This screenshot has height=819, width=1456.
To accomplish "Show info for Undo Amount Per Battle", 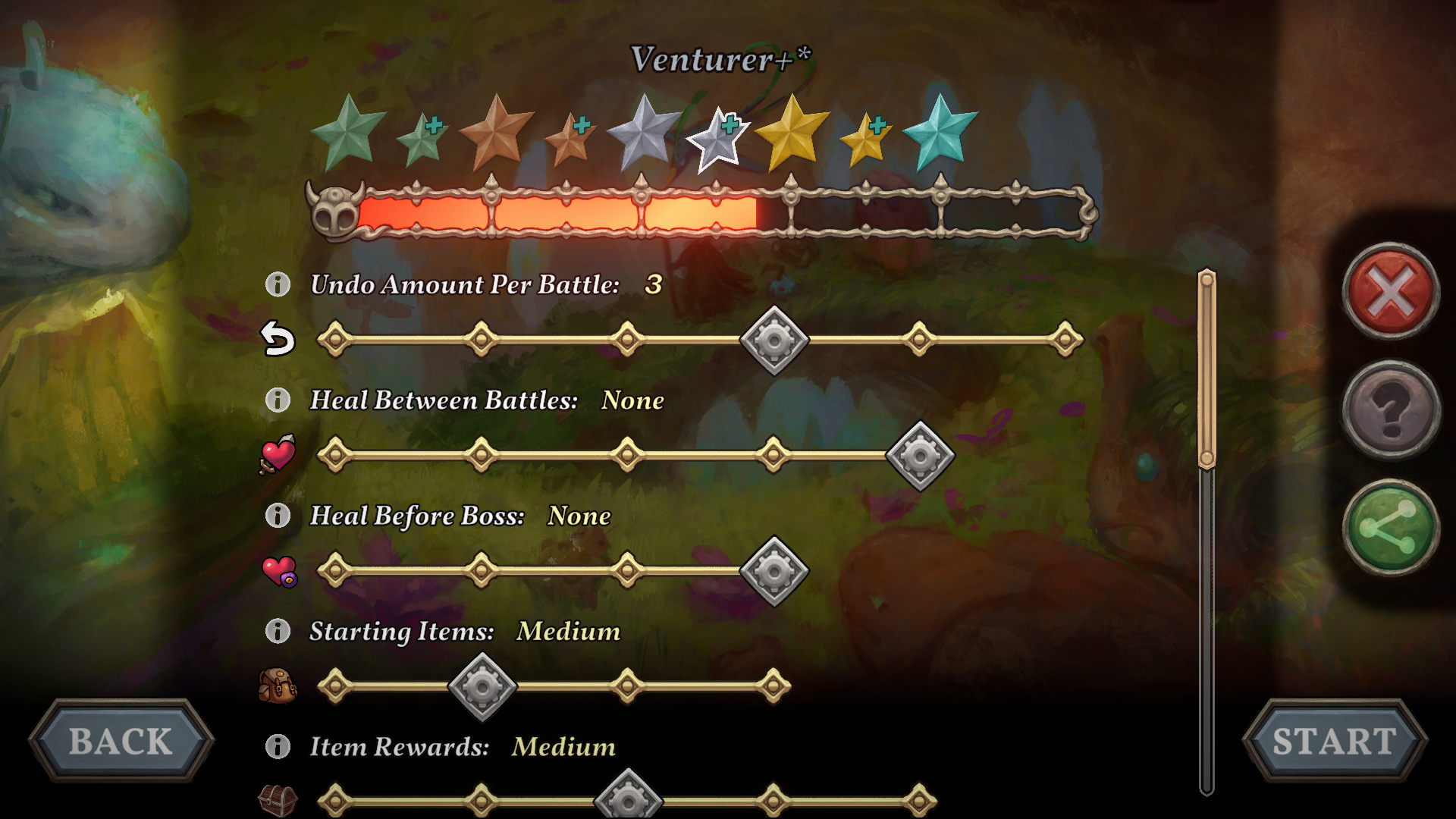I will [278, 284].
